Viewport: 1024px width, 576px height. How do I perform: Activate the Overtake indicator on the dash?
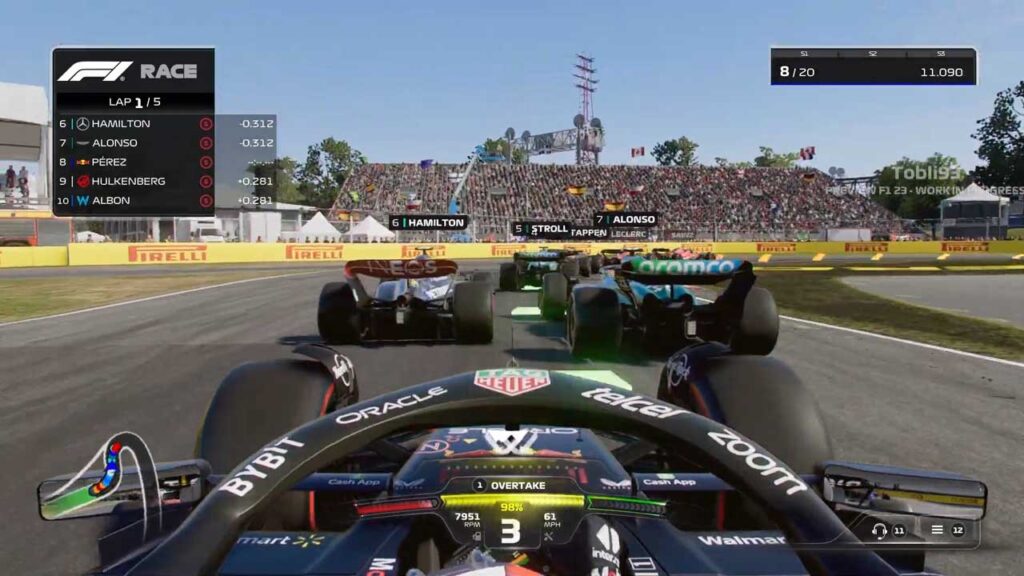click(511, 485)
